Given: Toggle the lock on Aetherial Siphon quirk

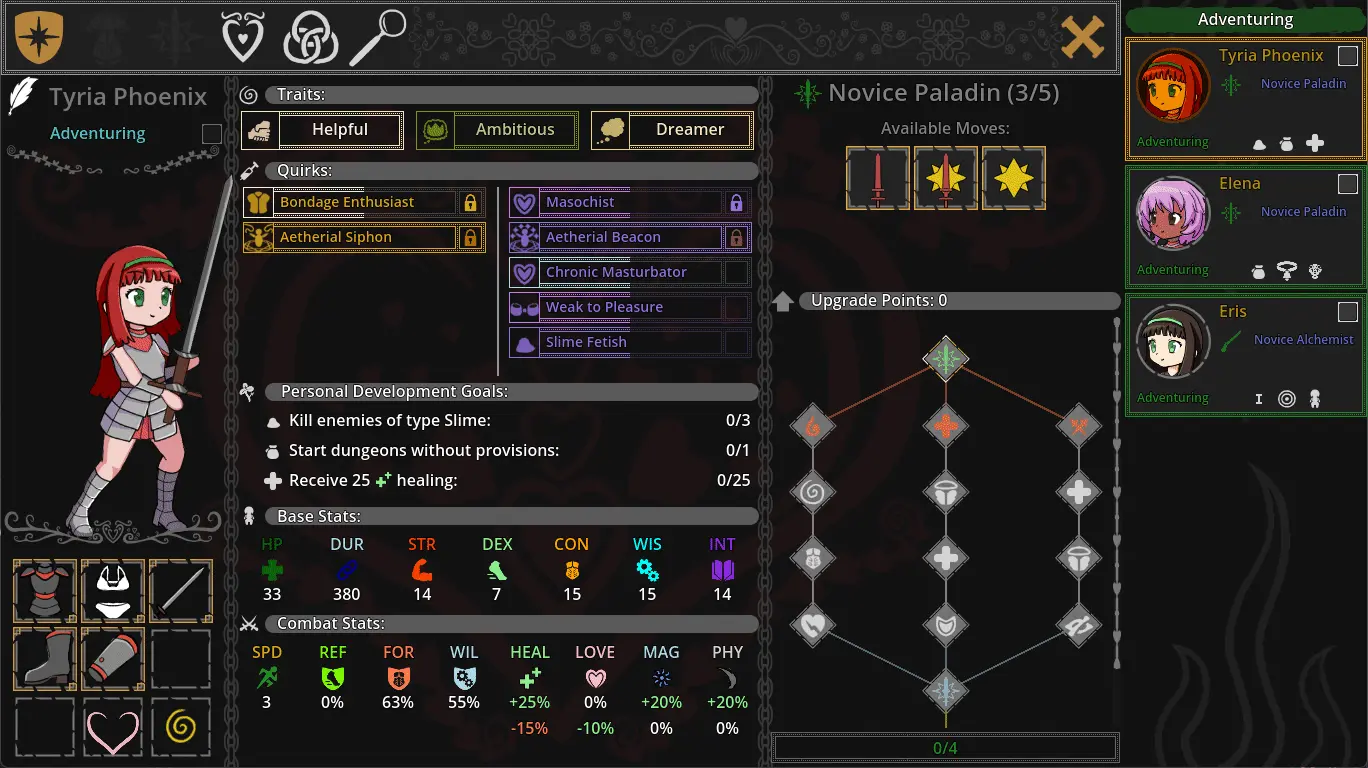Looking at the screenshot, I should click(x=470, y=238).
